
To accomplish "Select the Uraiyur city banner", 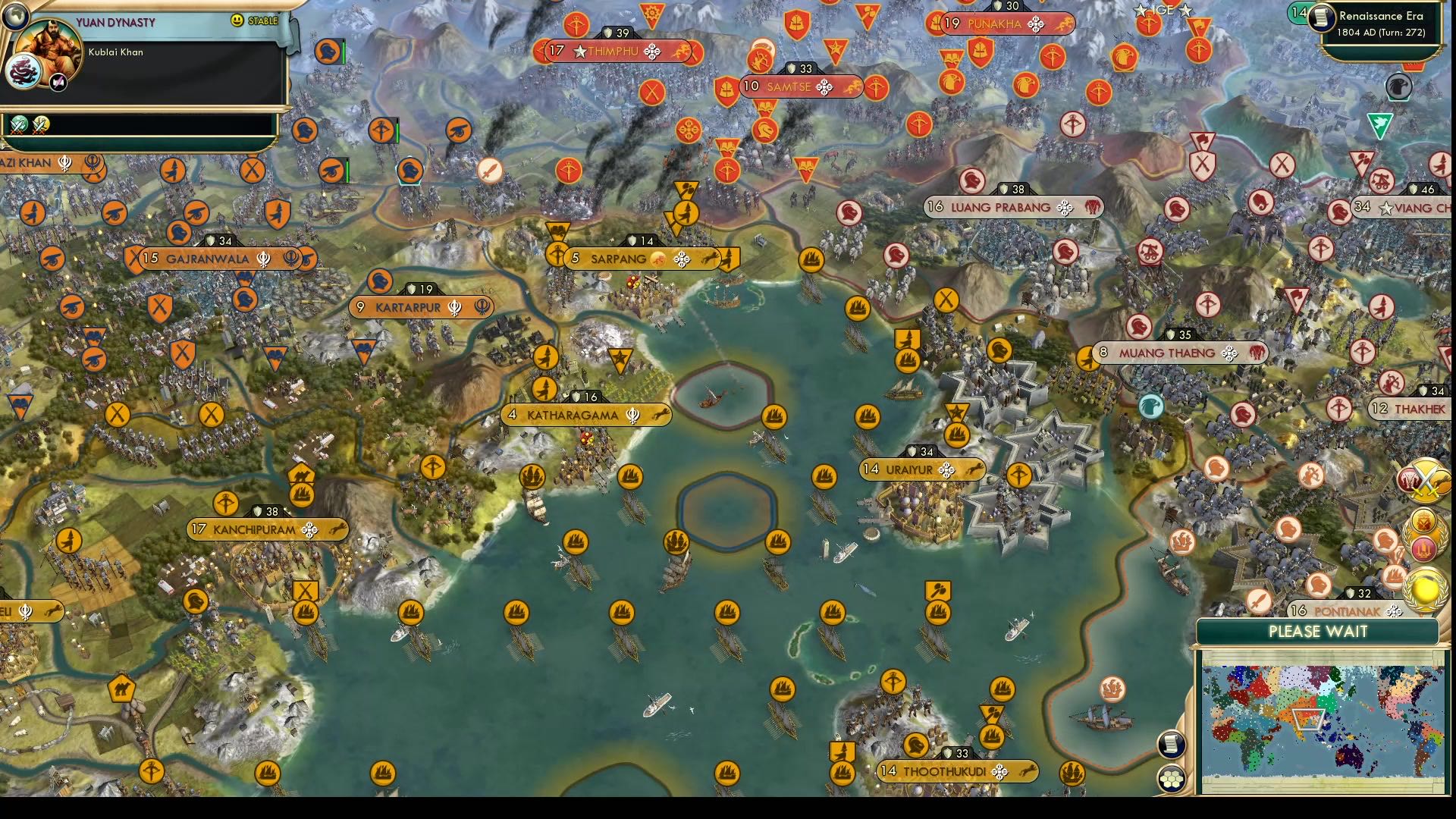I will tap(921, 469).
